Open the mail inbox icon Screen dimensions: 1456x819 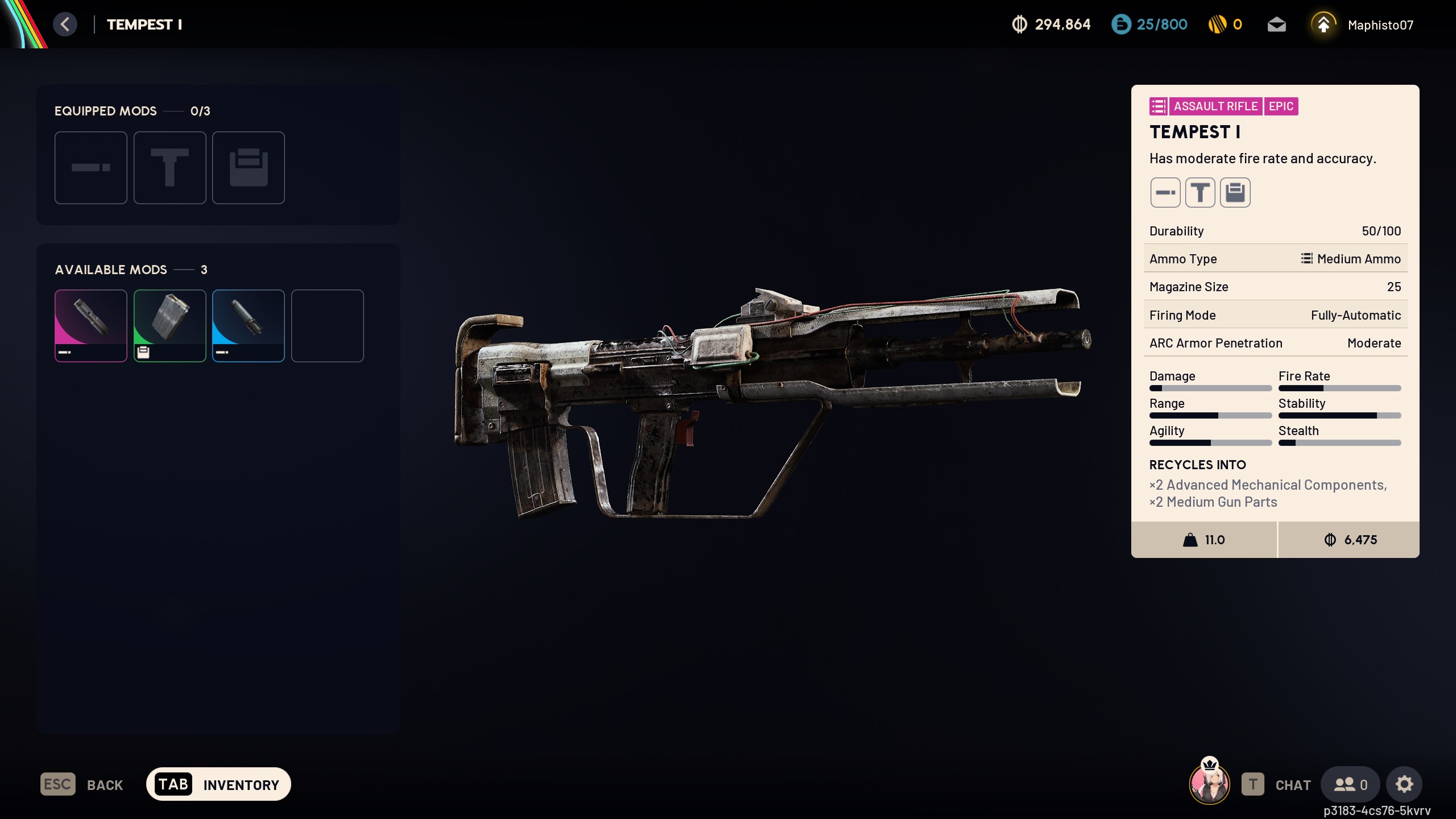pyautogui.click(x=1276, y=24)
